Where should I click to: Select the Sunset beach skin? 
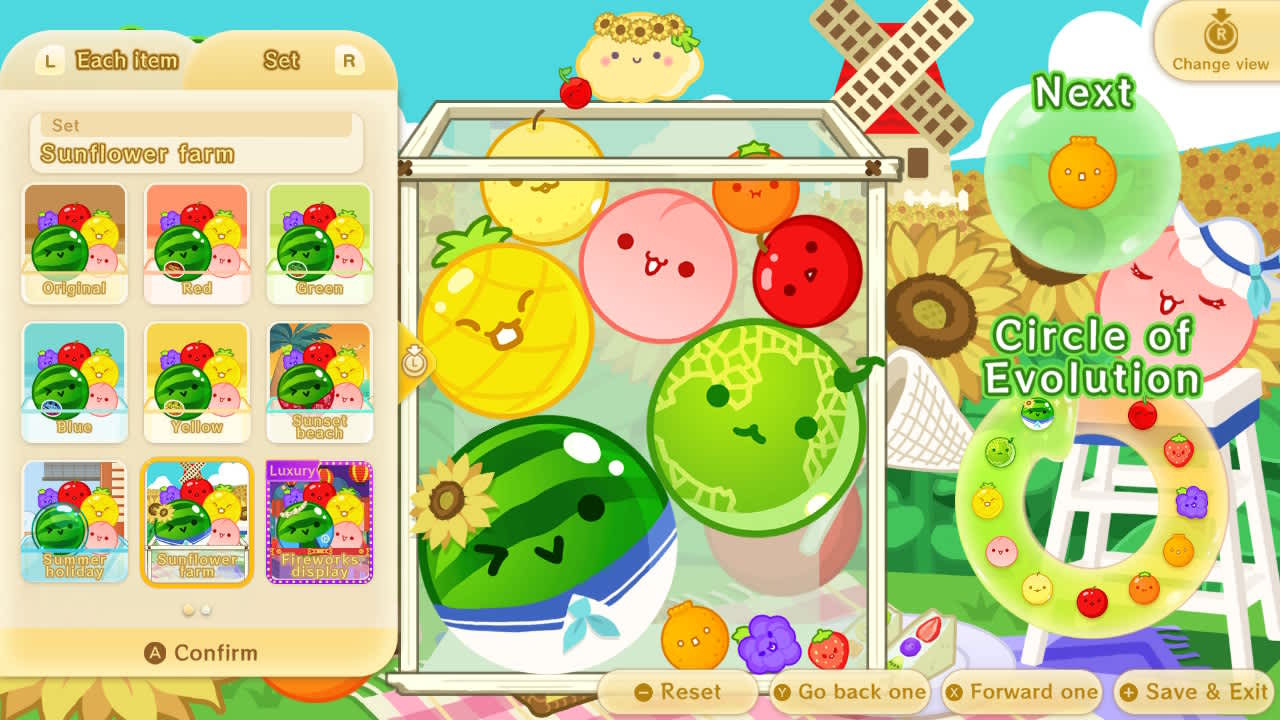(x=319, y=382)
